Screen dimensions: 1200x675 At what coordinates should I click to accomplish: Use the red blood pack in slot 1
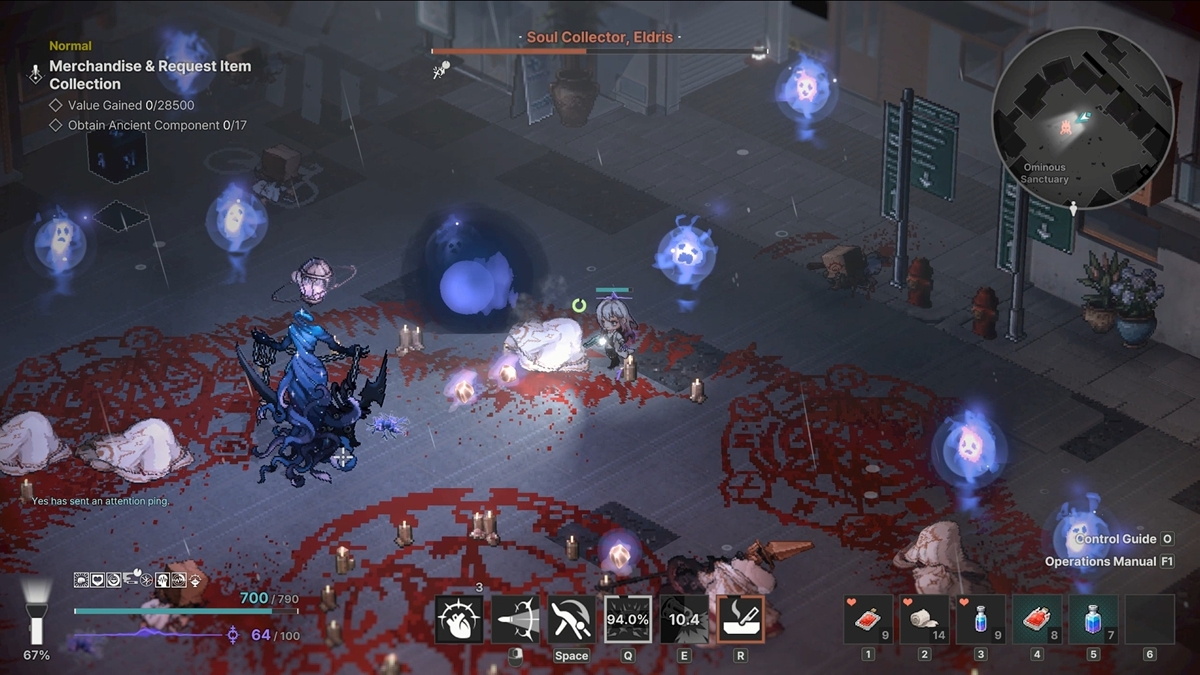pyautogui.click(x=868, y=620)
